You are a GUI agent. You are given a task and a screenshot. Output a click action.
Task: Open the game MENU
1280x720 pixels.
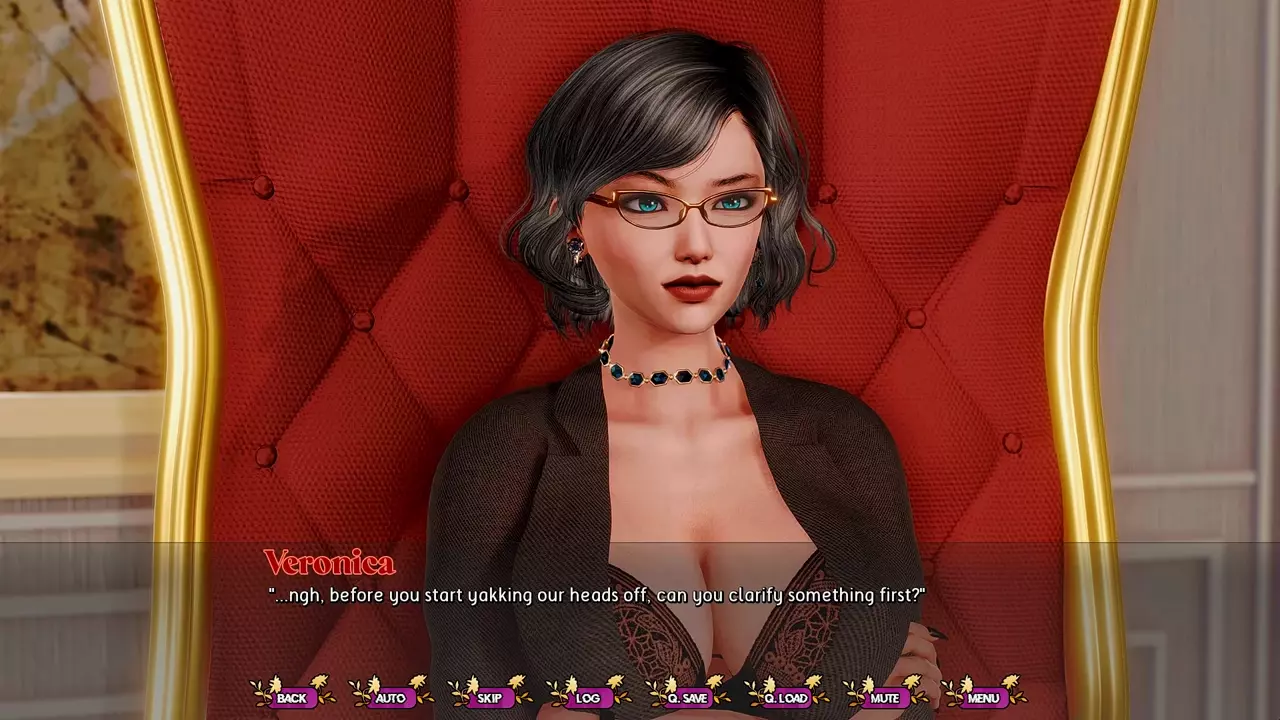[983, 698]
